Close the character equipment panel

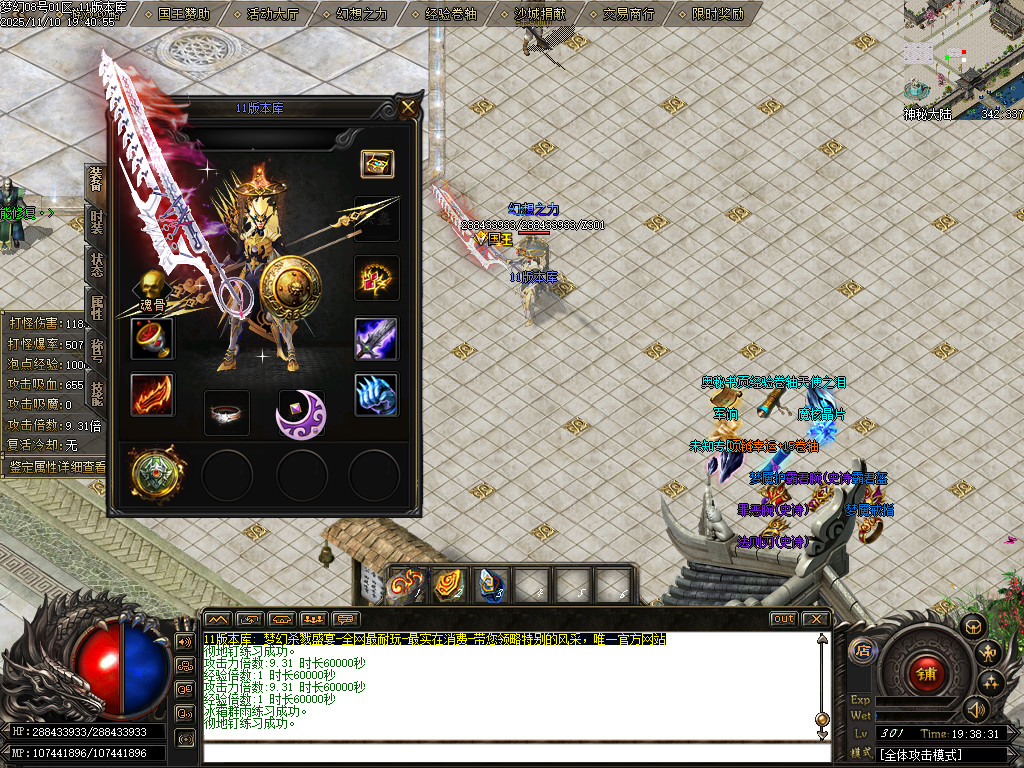tap(408, 108)
